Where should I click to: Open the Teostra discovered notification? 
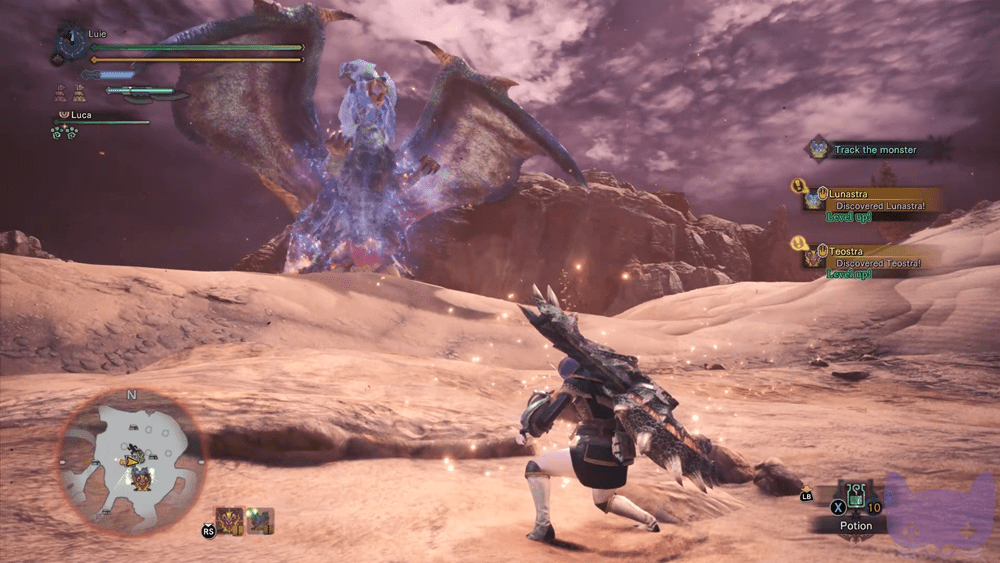(x=870, y=256)
